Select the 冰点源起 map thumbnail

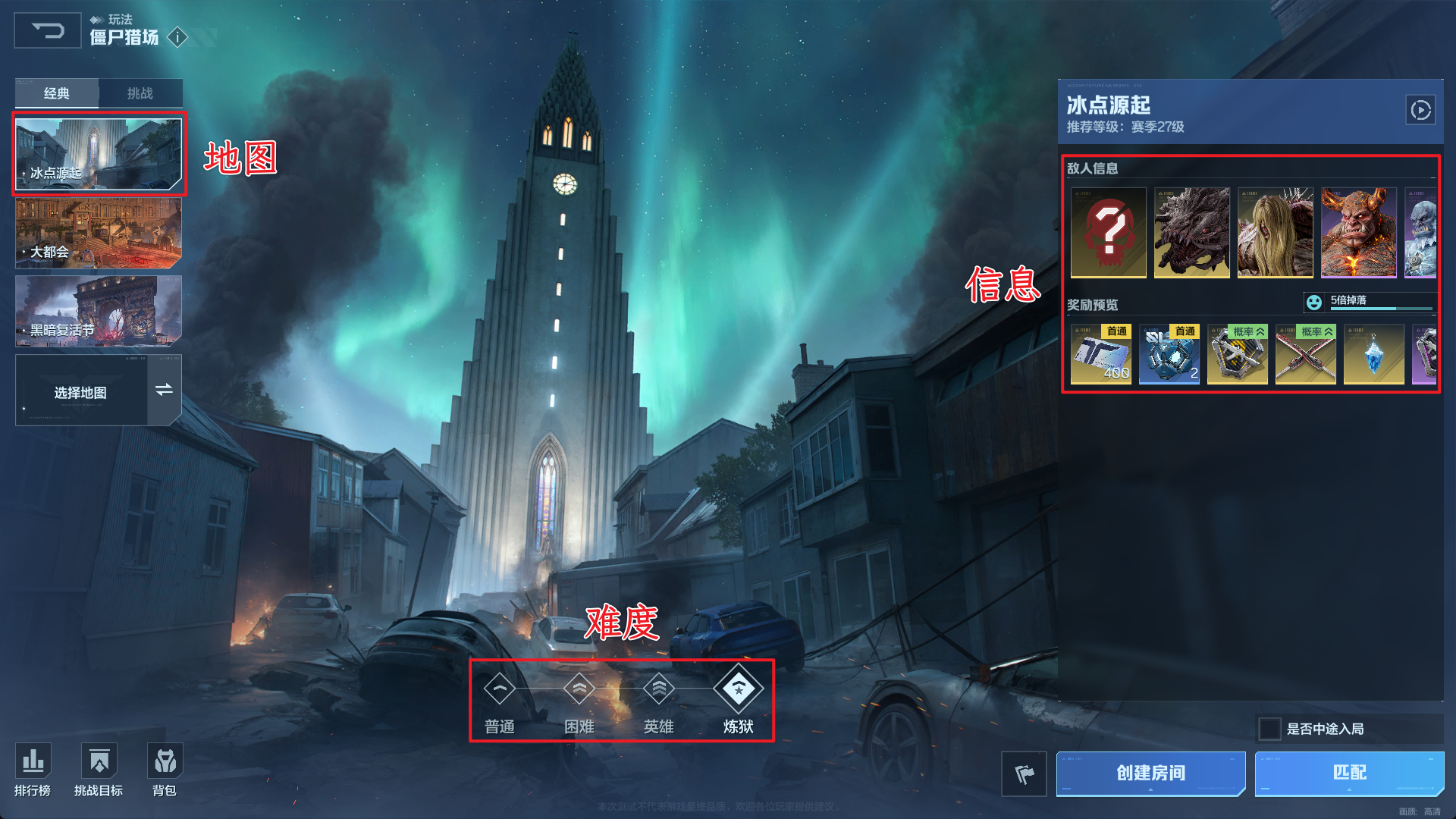coord(99,154)
